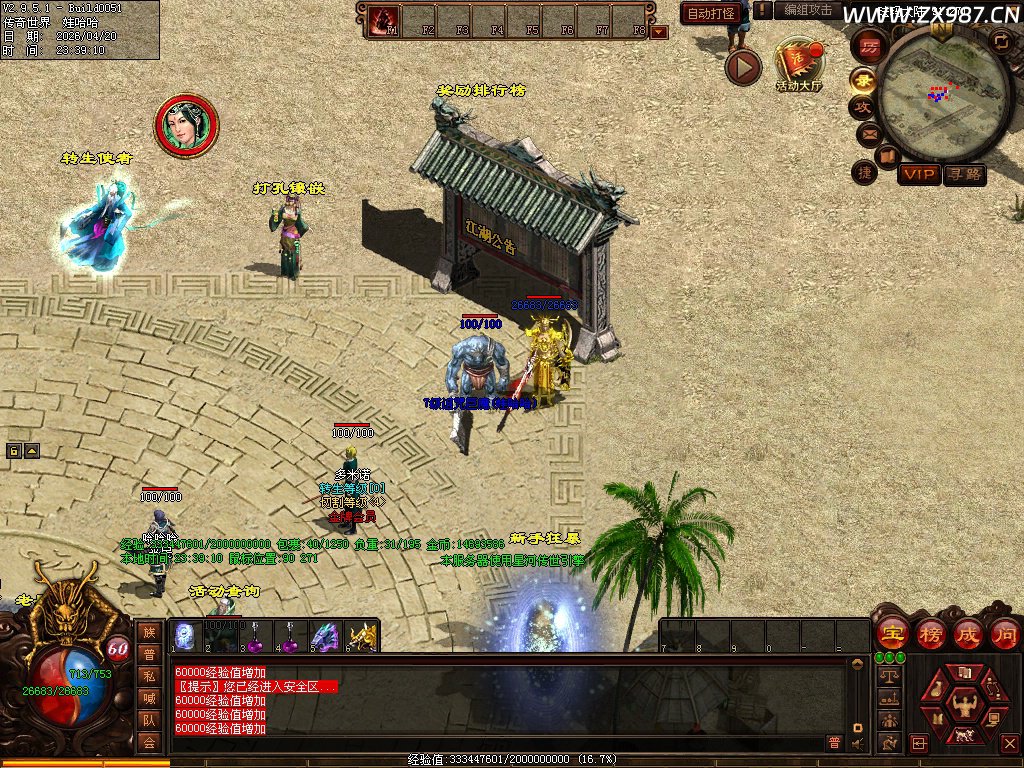Open the 榜 rankings button
The image size is (1024, 768).
tap(930, 633)
